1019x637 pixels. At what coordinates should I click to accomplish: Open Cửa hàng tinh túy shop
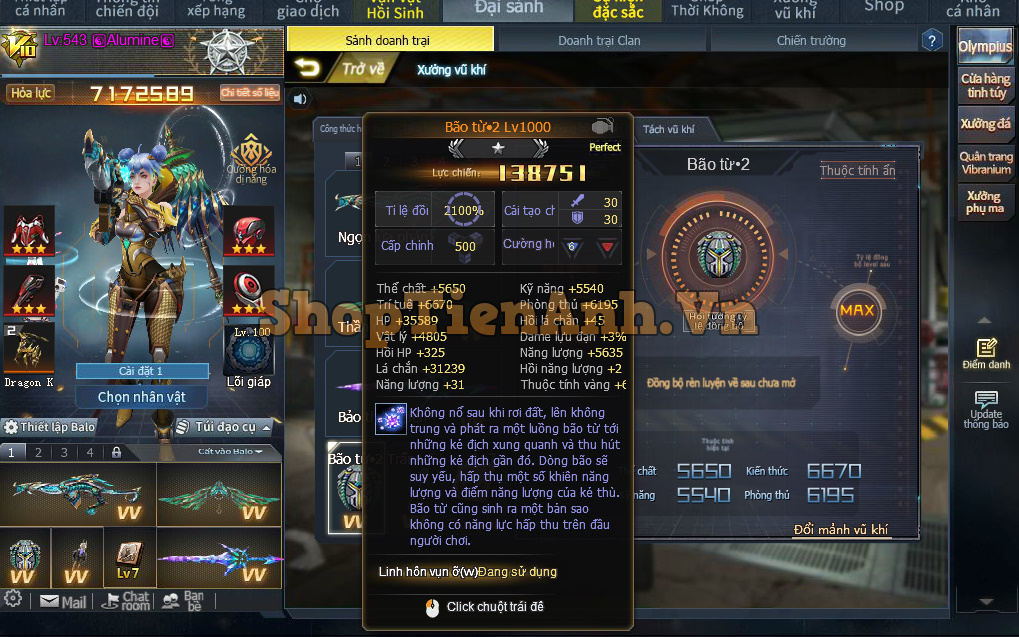coord(985,86)
